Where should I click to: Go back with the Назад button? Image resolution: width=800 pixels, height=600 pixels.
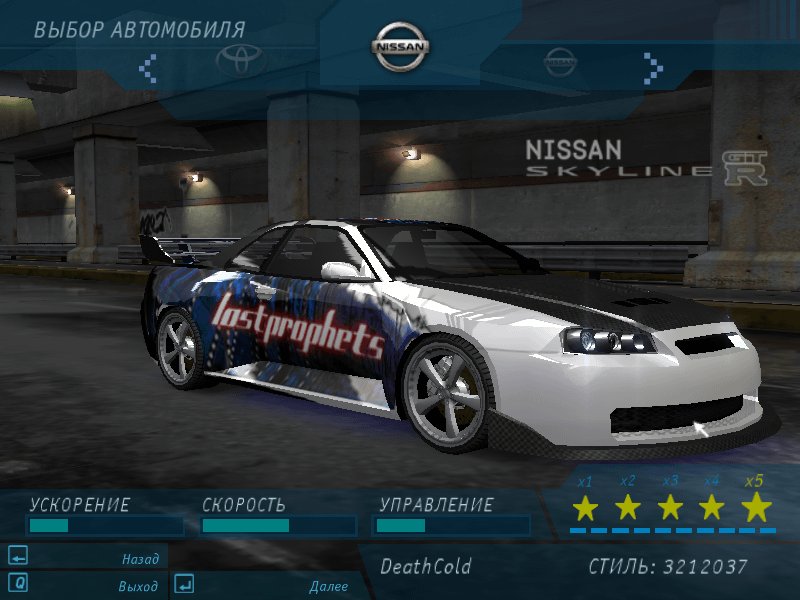click(86, 558)
